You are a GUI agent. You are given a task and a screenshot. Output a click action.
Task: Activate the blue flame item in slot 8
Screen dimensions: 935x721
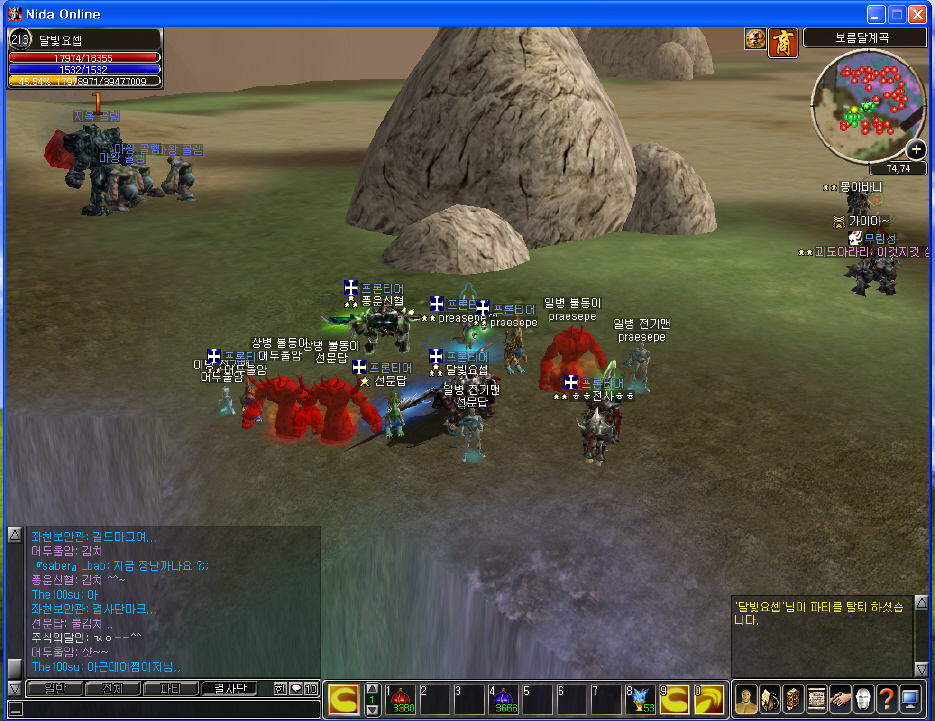click(x=640, y=699)
